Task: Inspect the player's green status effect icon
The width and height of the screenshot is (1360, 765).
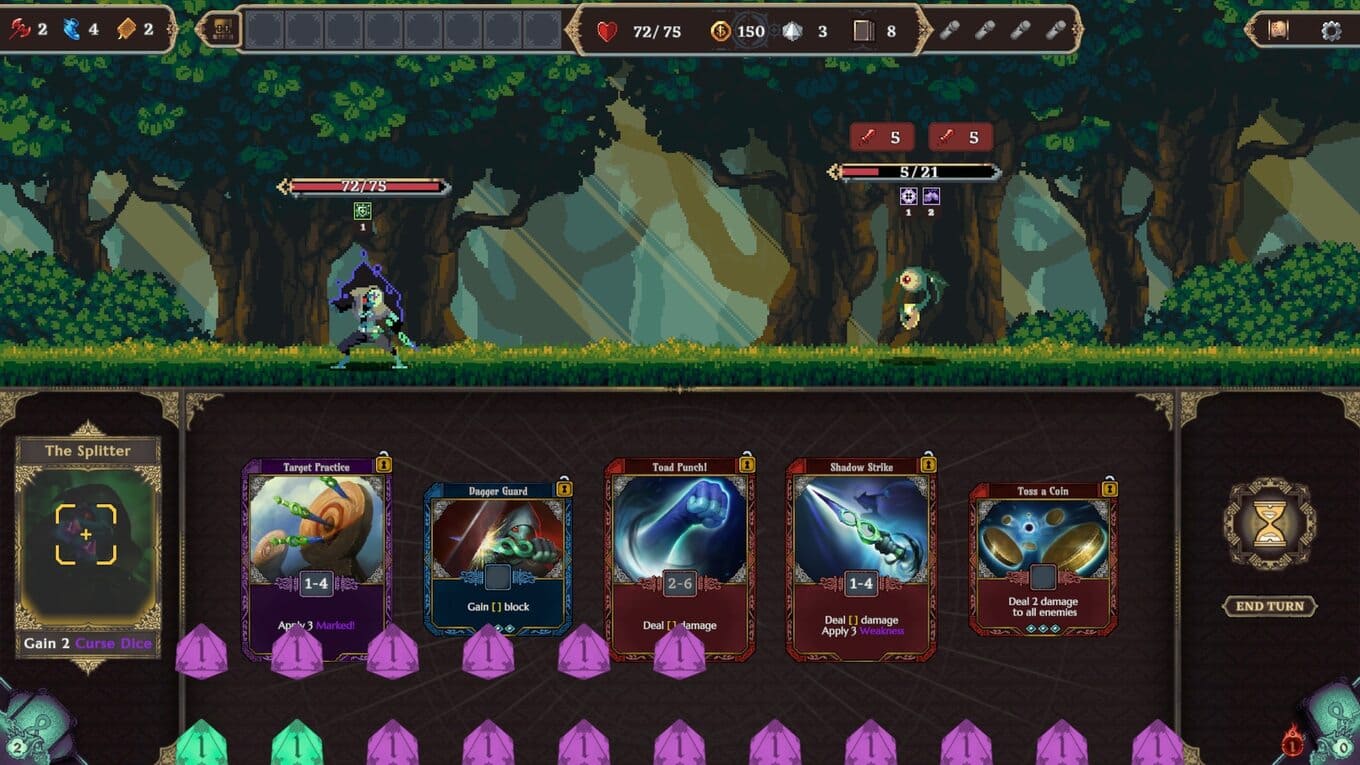Action: tap(363, 211)
